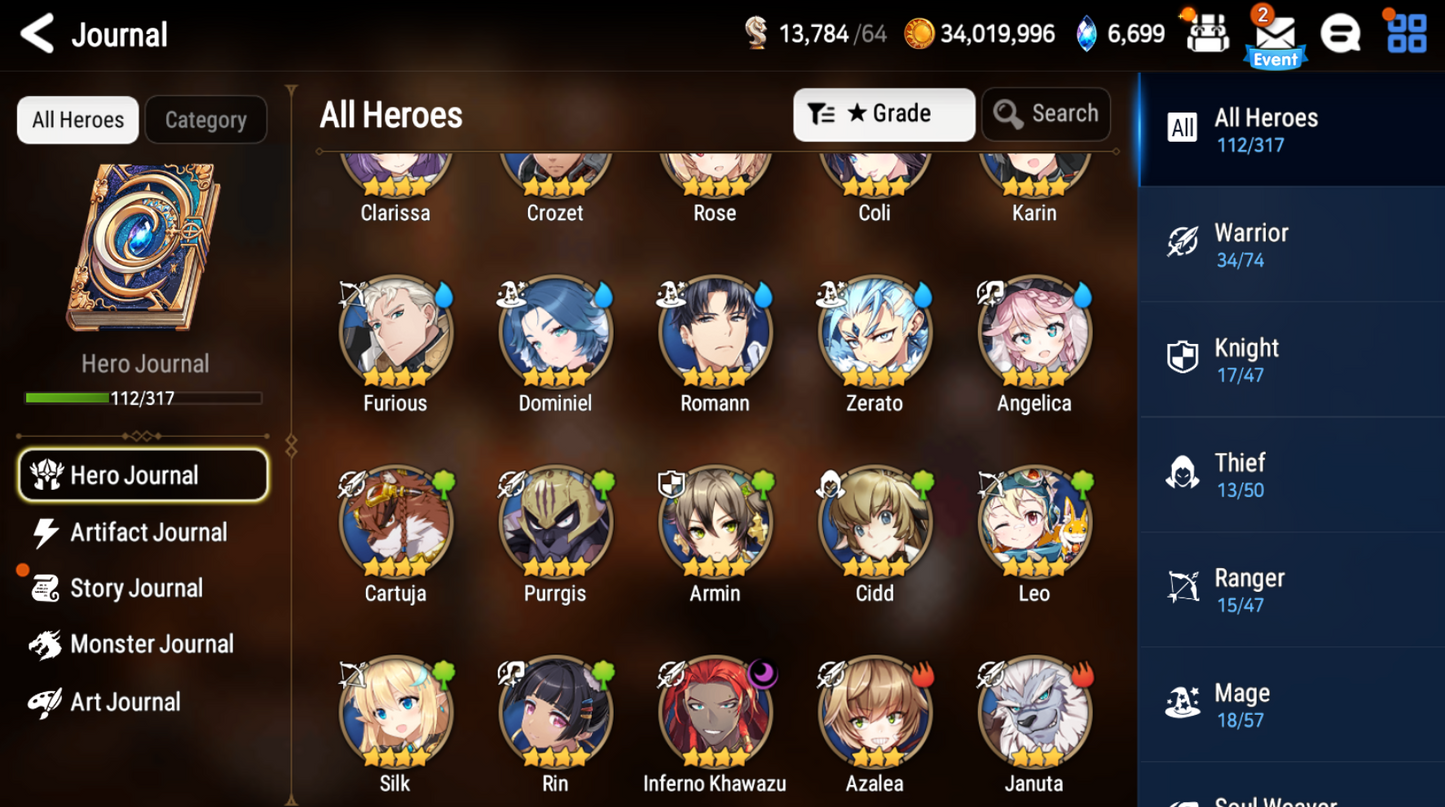This screenshot has height=807, width=1445.
Task: Go back using the arrow button
Action: (36, 33)
